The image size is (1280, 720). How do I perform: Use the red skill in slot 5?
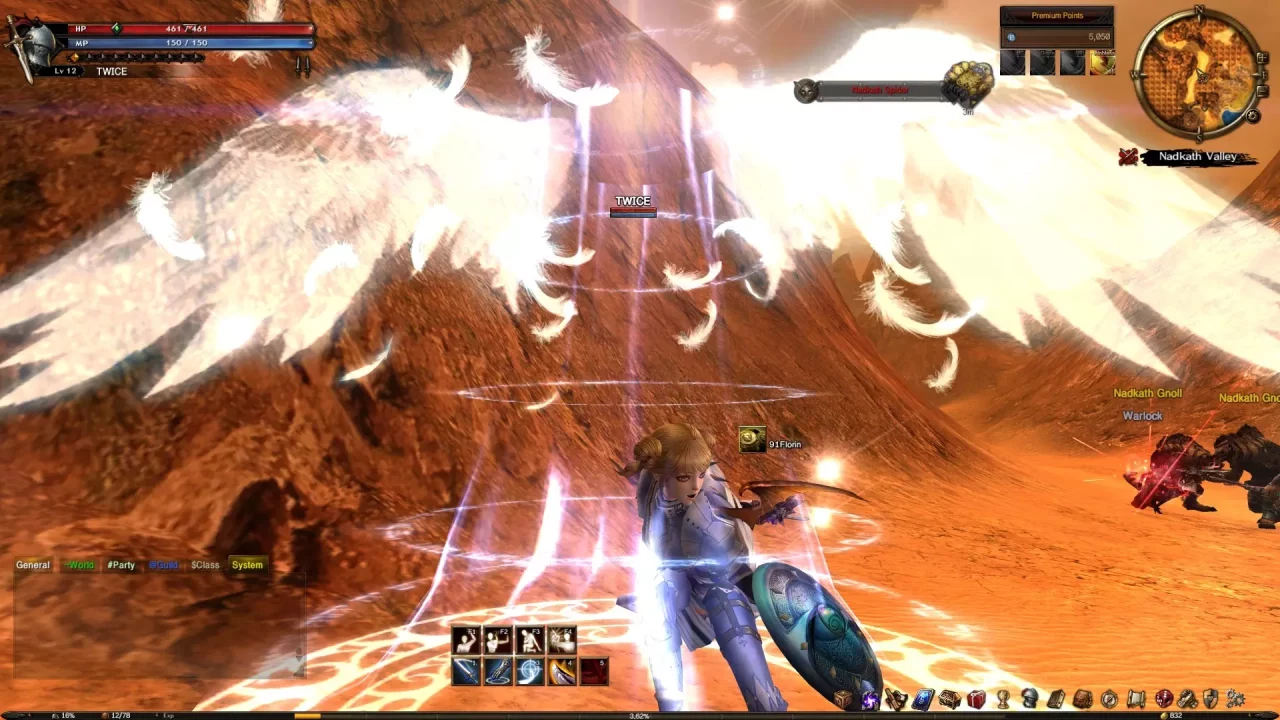(594, 671)
